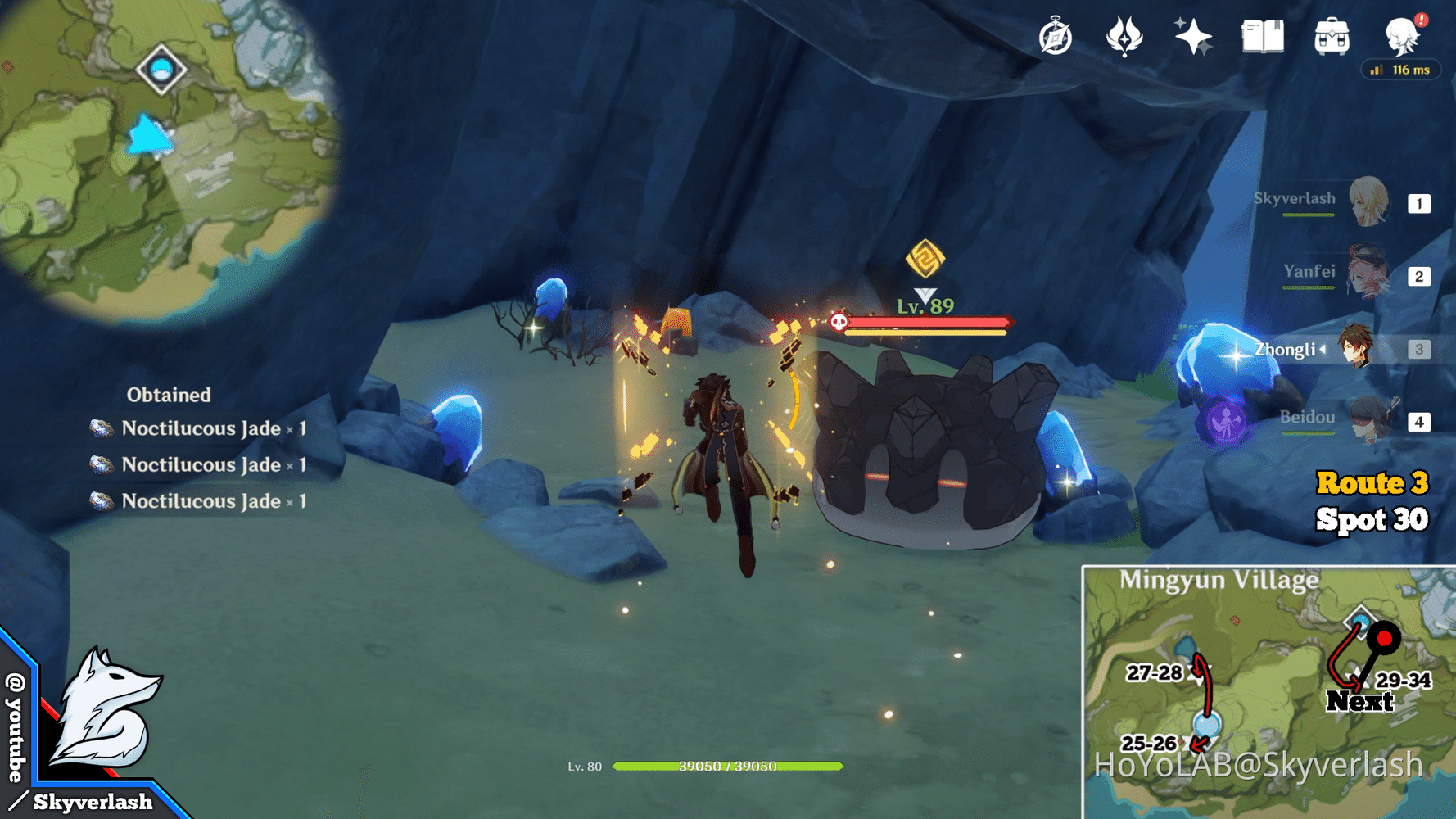This screenshot has height=819, width=1456.
Task: Click the skull boss icon above the enemy health bar
Action: [x=837, y=321]
